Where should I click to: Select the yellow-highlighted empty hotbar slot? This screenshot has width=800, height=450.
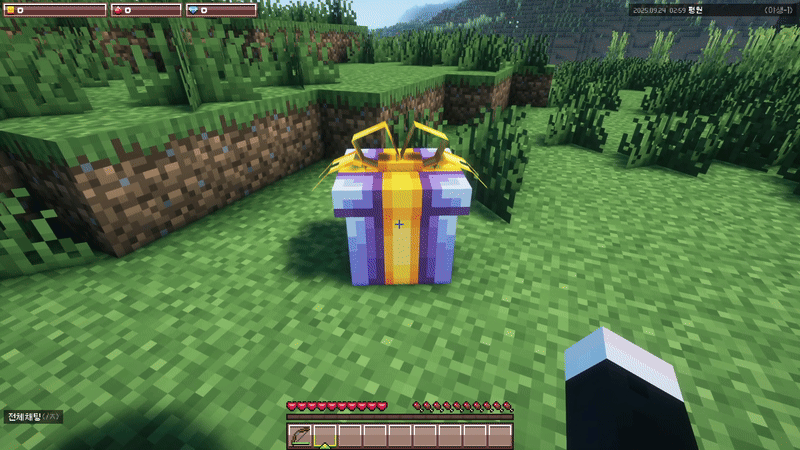[324, 435]
